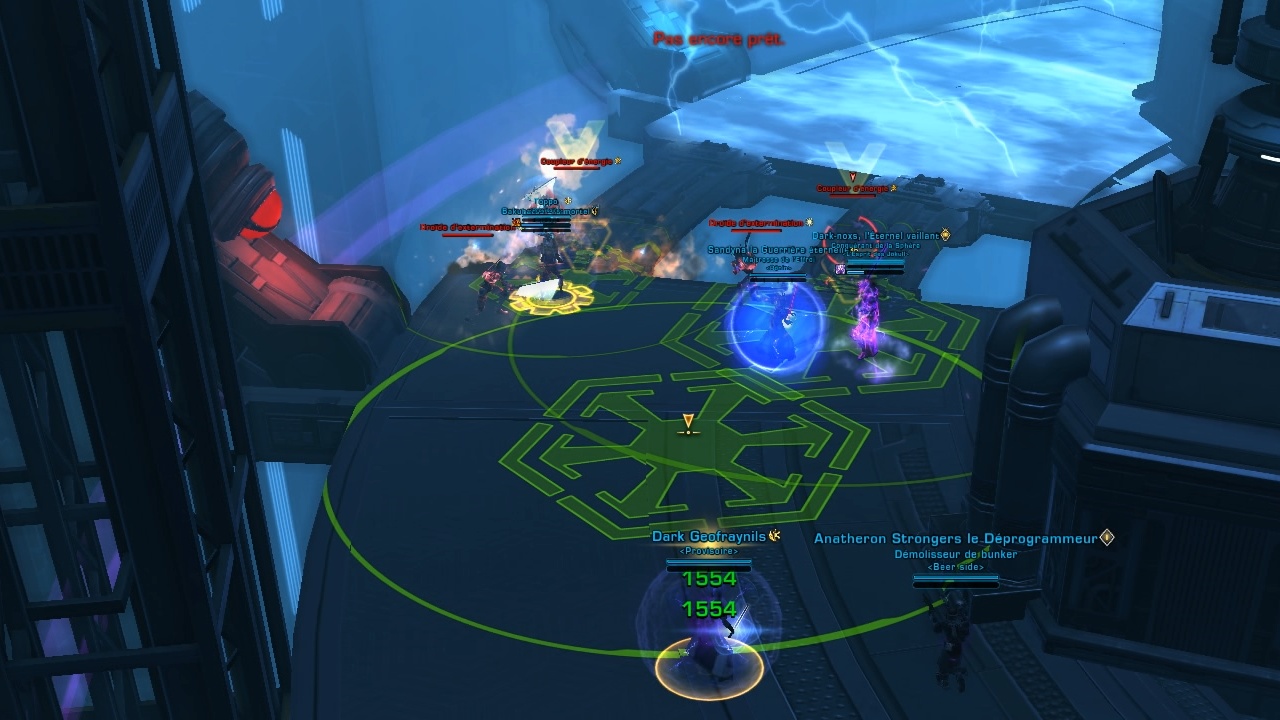This screenshot has height=720, width=1280.
Task: Select Sandyna la Guerrière éternelle
Action: pos(770,249)
